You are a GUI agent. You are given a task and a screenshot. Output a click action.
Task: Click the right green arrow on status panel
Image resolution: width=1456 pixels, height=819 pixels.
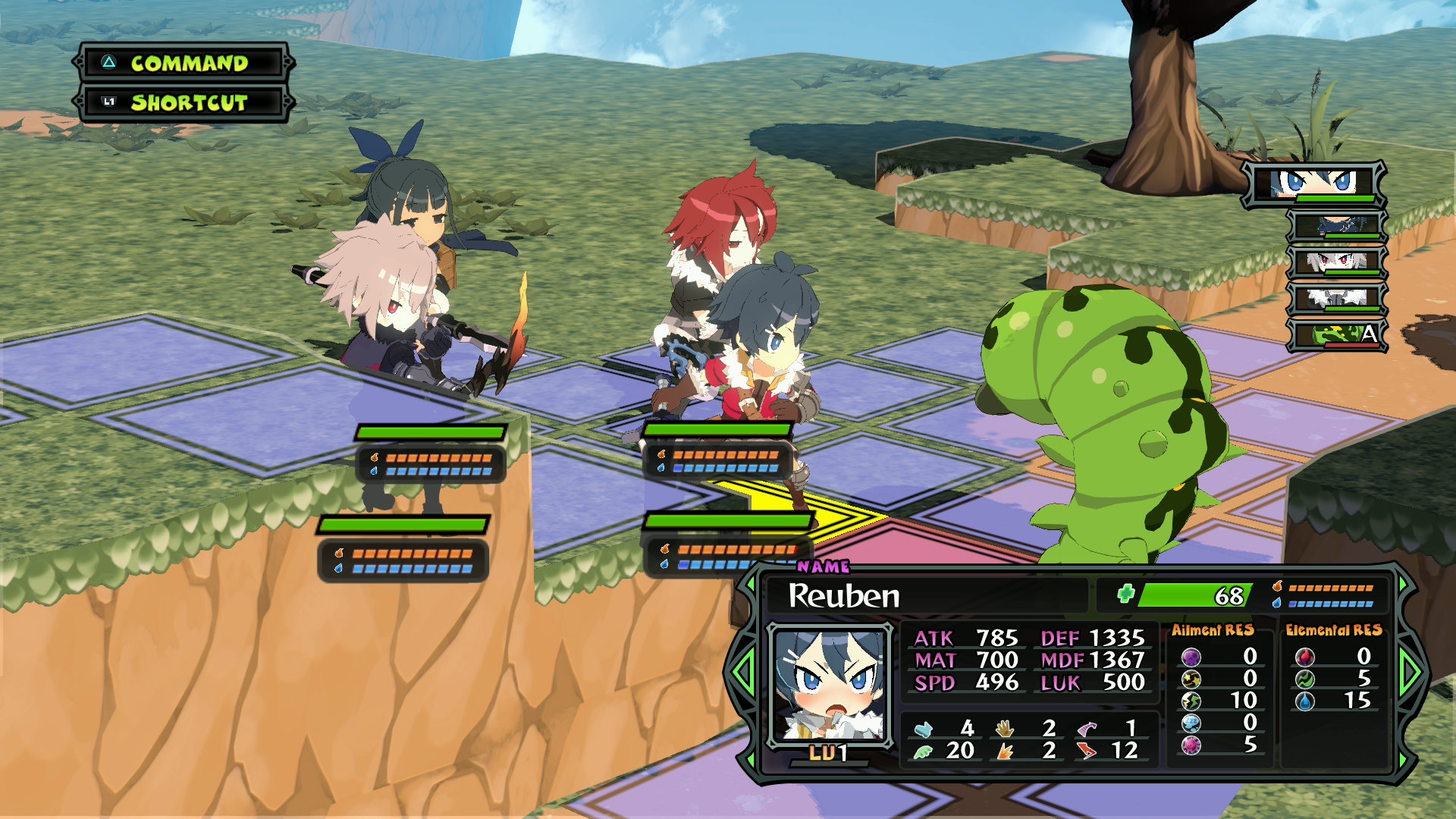[1410, 672]
